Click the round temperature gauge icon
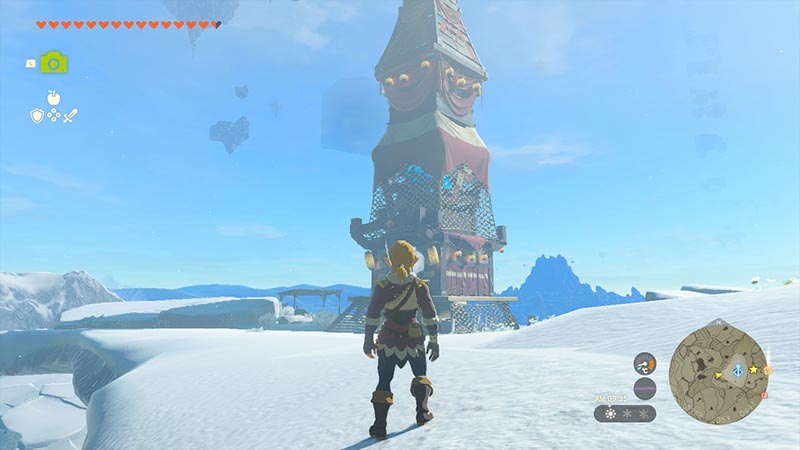 pyautogui.click(x=645, y=362)
